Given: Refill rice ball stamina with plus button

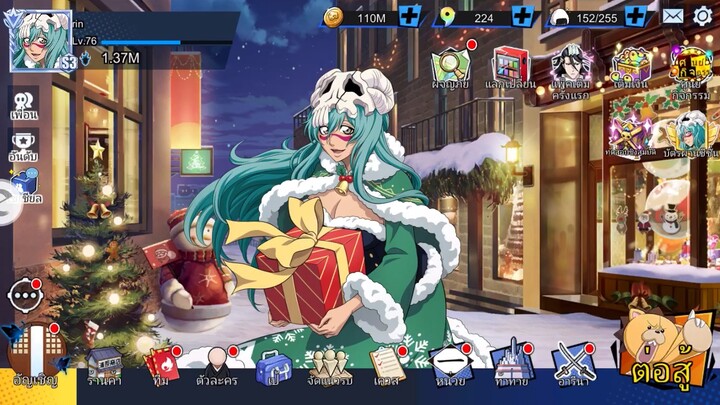Looking at the screenshot, I should 636,16.
